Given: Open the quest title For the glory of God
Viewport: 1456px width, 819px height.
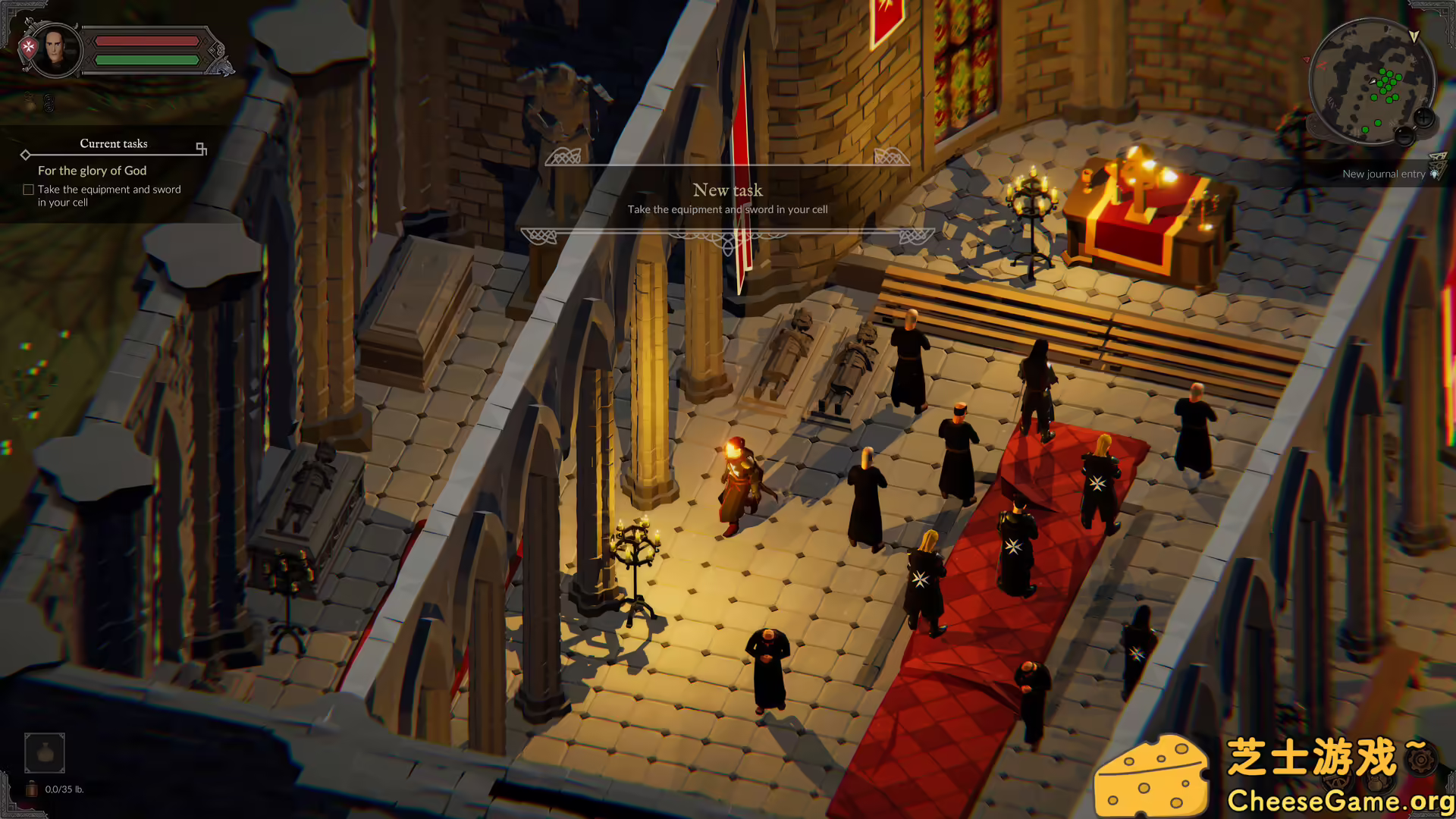Looking at the screenshot, I should click(93, 171).
